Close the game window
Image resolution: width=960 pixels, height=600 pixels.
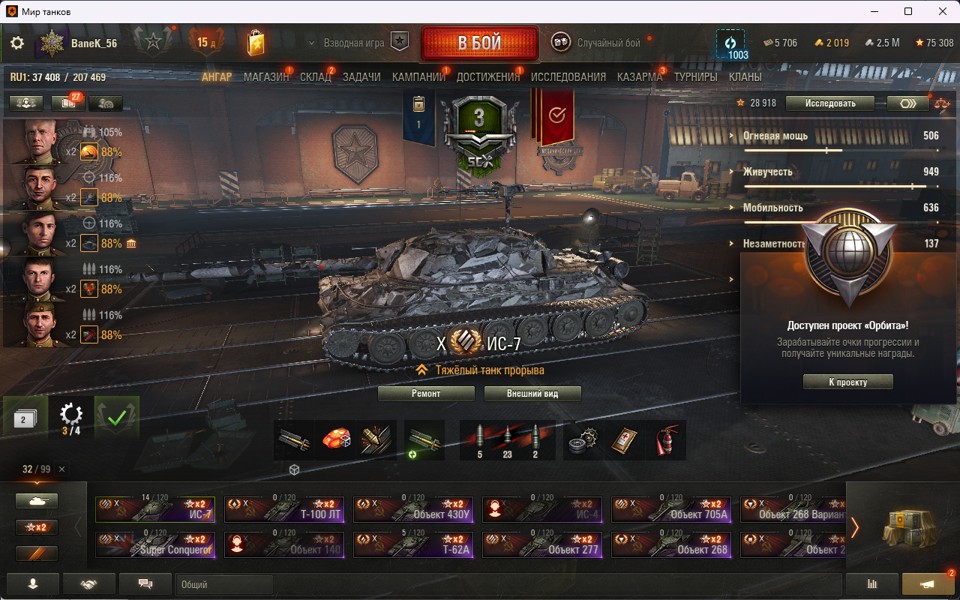pos(936,11)
